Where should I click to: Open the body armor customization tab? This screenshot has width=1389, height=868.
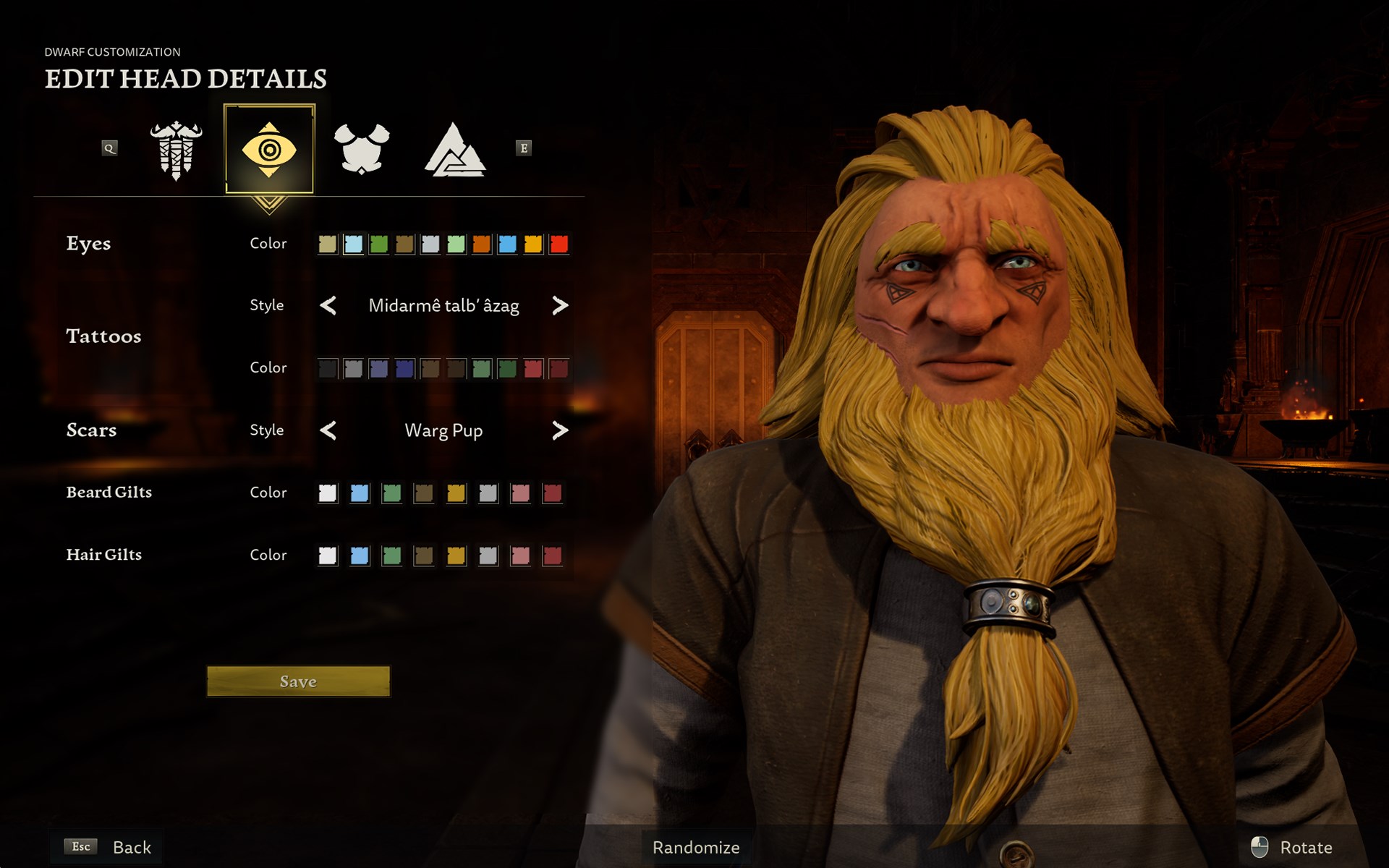[x=361, y=149]
